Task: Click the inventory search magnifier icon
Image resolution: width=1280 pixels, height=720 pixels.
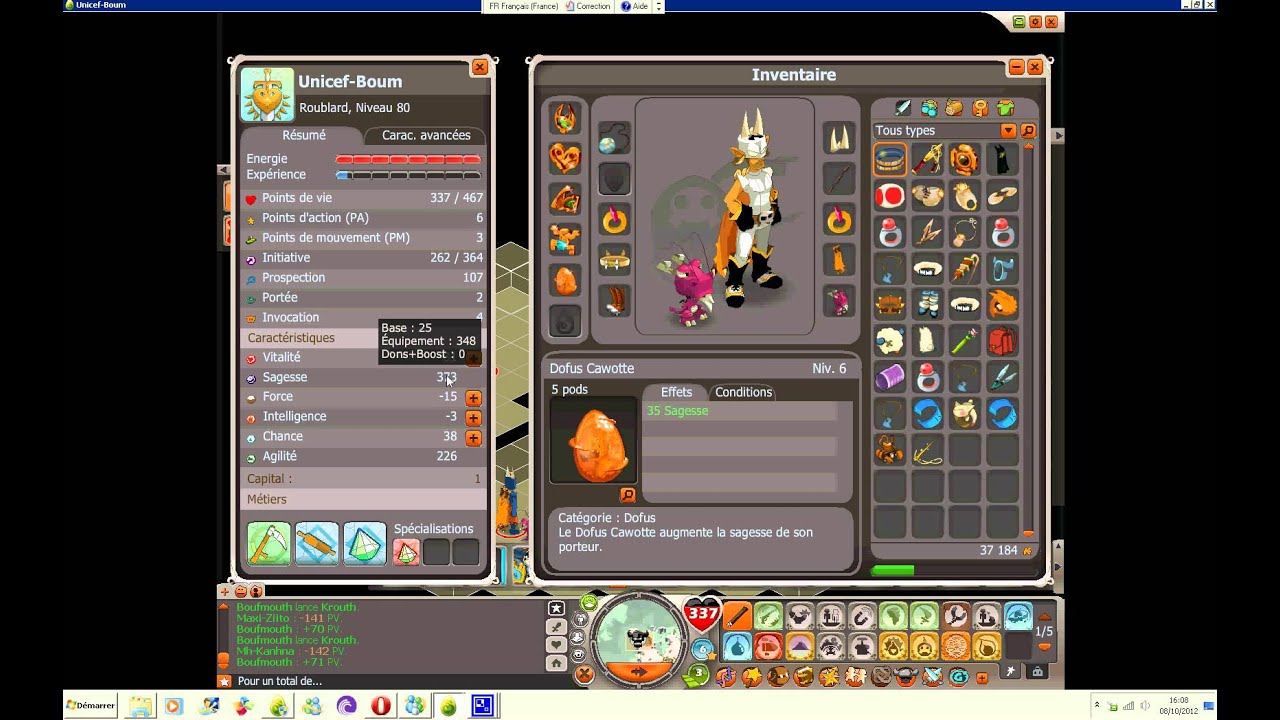Action: coord(1028,131)
